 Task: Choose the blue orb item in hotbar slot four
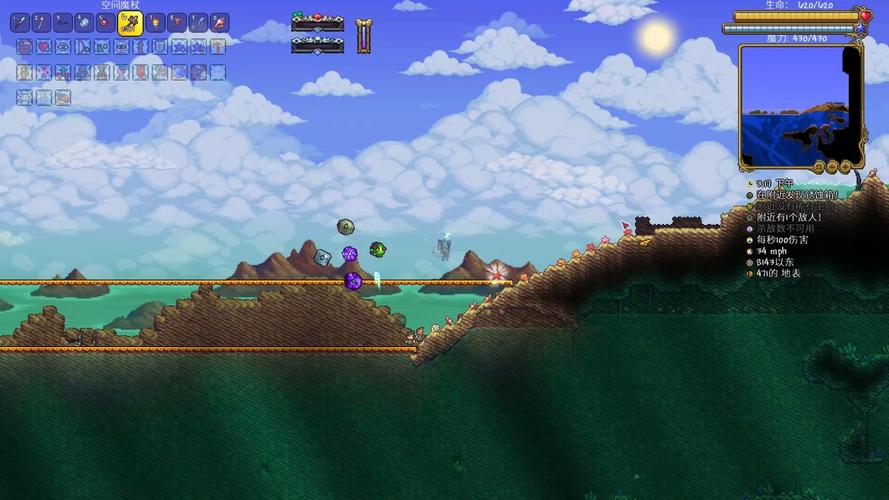tap(85, 22)
